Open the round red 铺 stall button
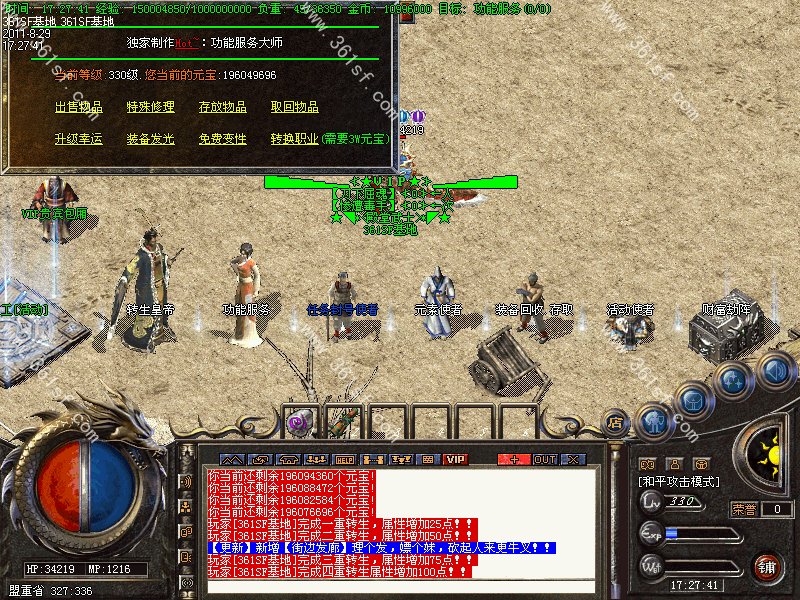Viewport: 800px width, 600px height. [767, 567]
